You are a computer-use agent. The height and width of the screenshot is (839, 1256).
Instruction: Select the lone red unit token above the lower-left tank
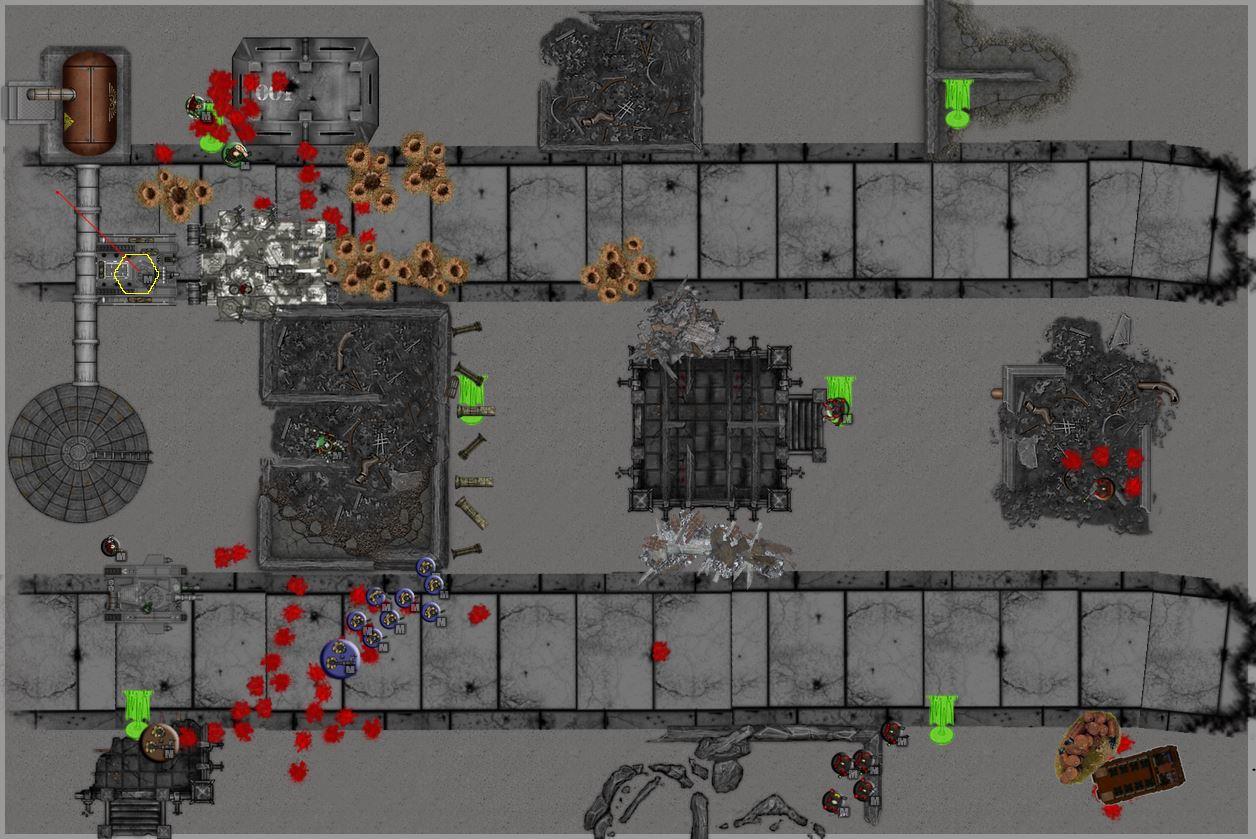coord(111,547)
